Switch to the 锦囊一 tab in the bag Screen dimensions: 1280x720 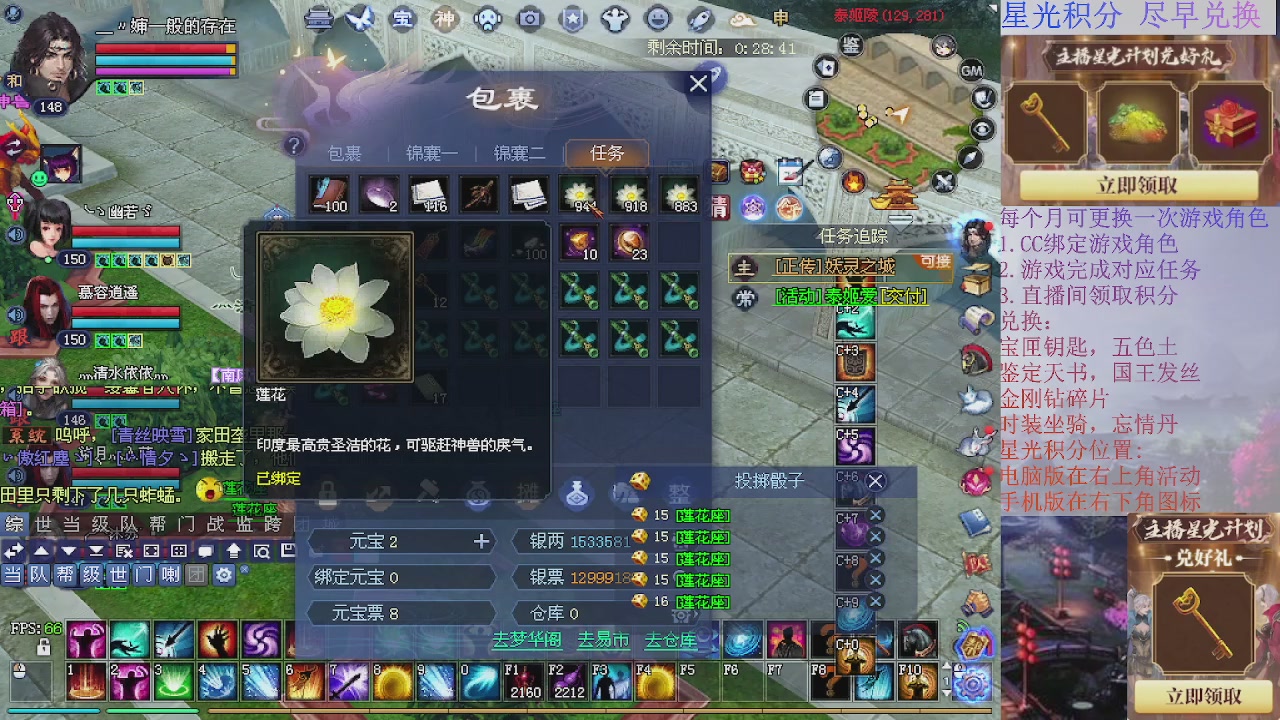[x=430, y=151]
